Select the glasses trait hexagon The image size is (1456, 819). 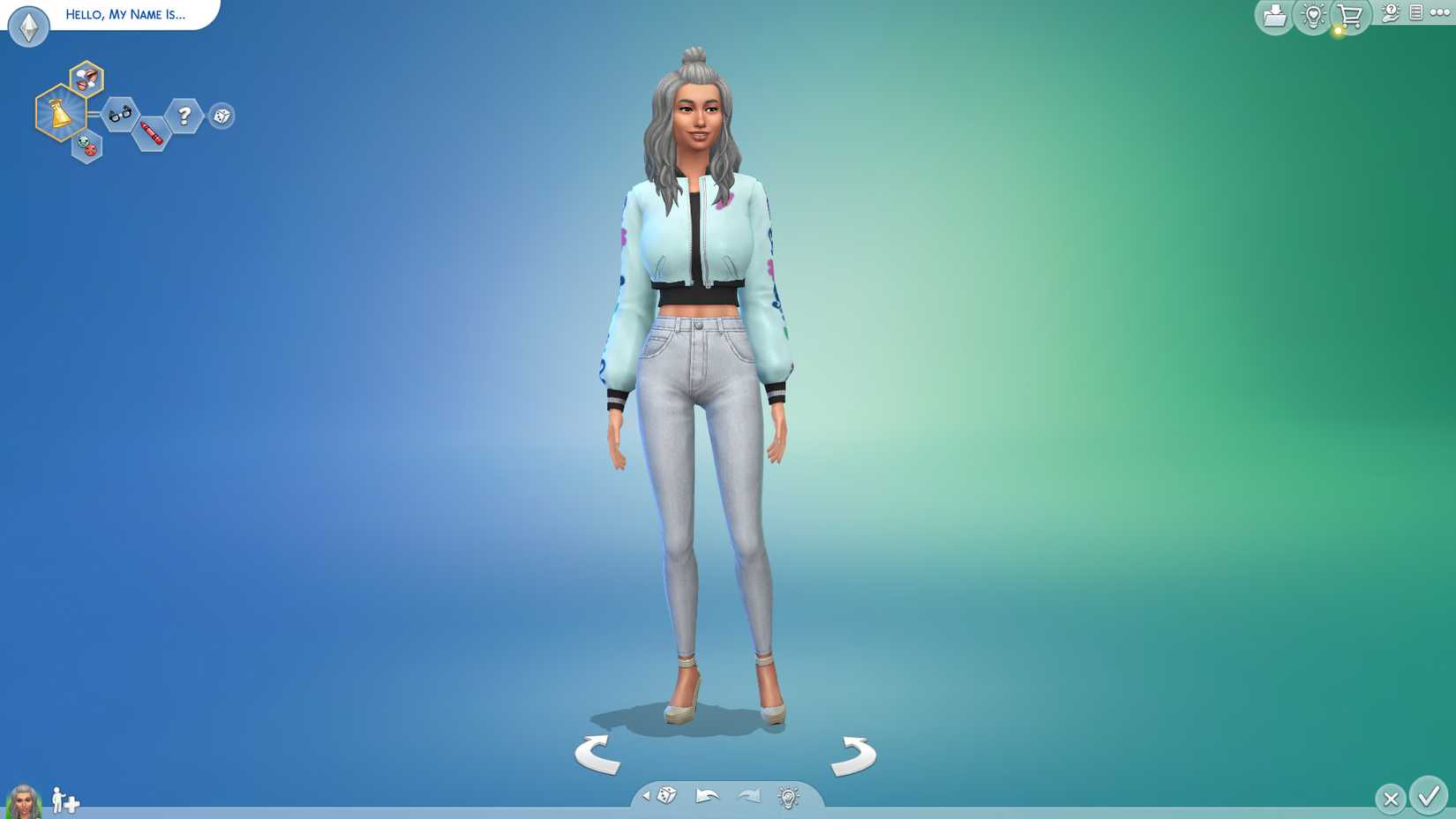click(121, 115)
